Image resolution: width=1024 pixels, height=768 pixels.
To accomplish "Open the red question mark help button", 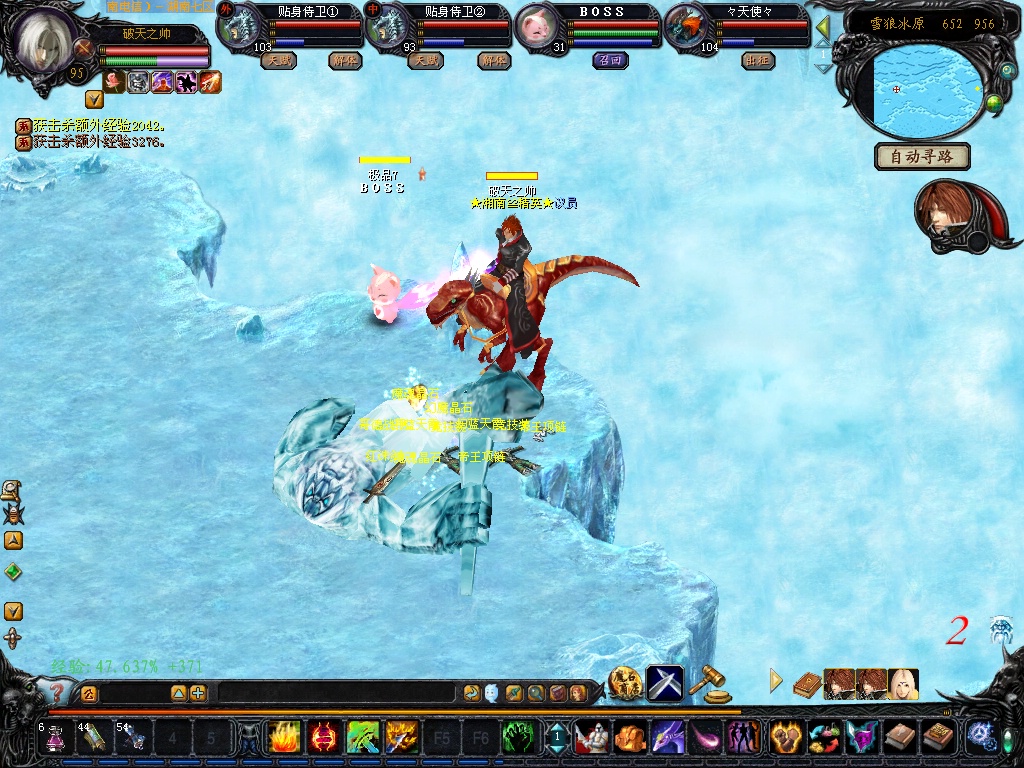I will (x=56, y=691).
